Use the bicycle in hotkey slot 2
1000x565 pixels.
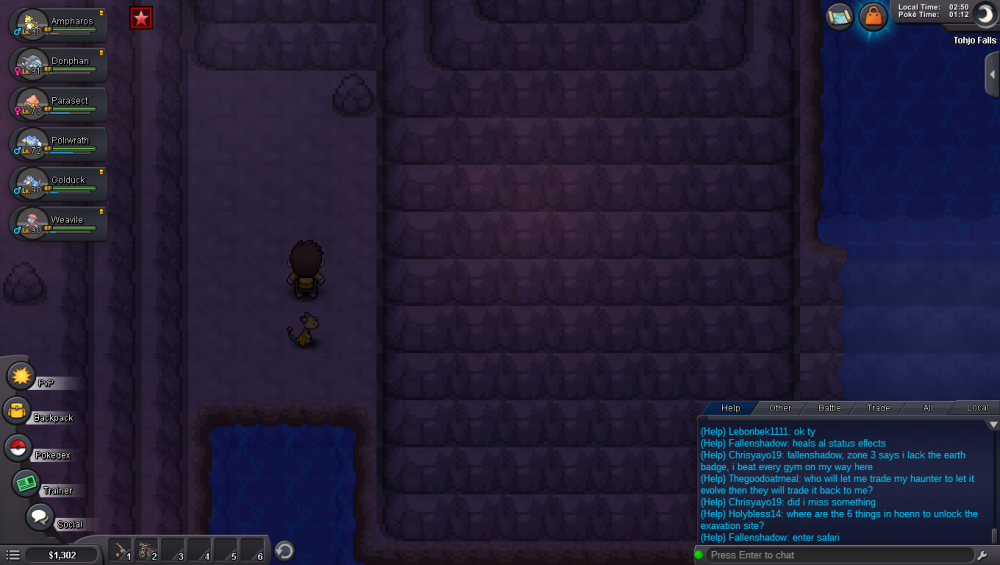click(x=147, y=551)
